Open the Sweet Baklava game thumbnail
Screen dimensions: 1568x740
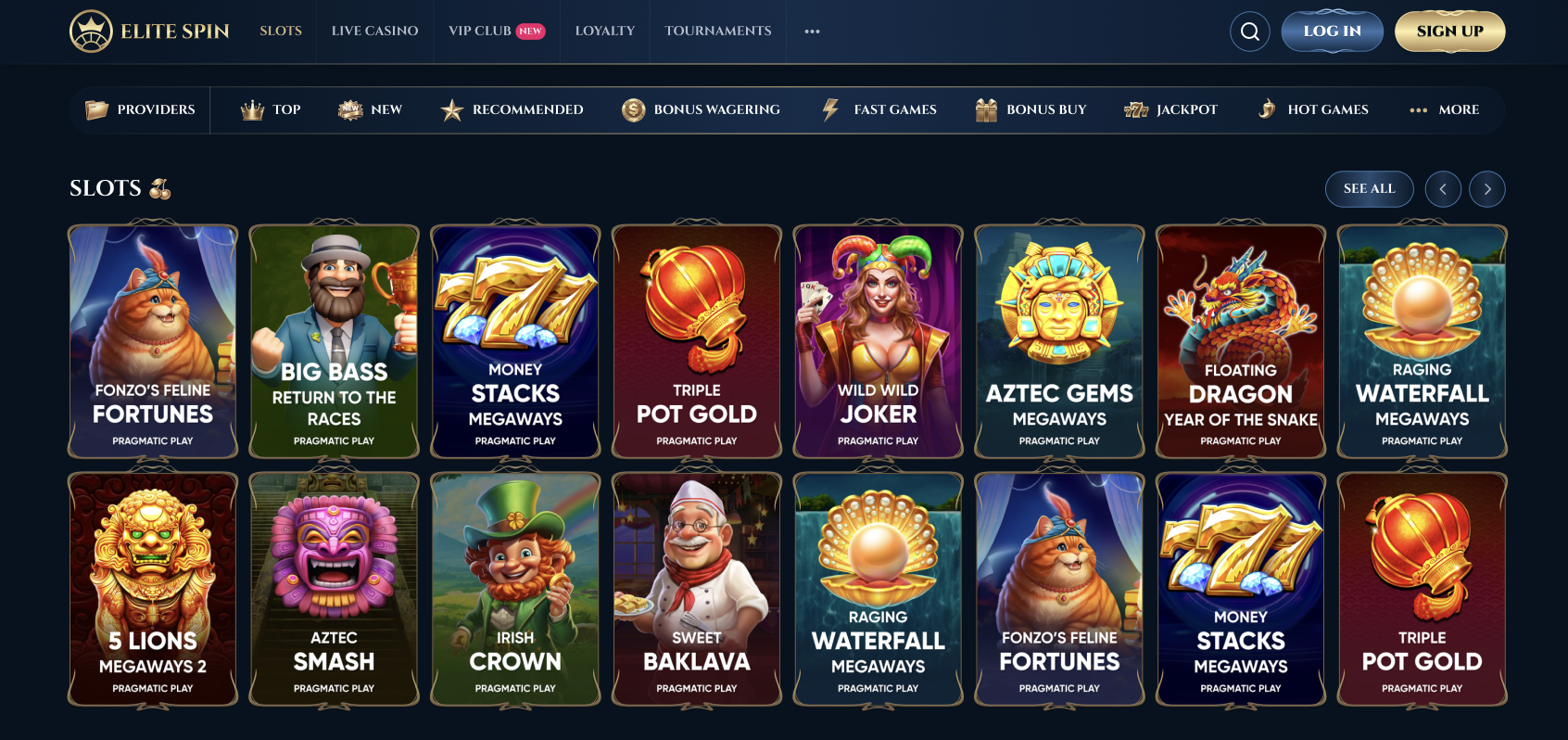coord(697,588)
